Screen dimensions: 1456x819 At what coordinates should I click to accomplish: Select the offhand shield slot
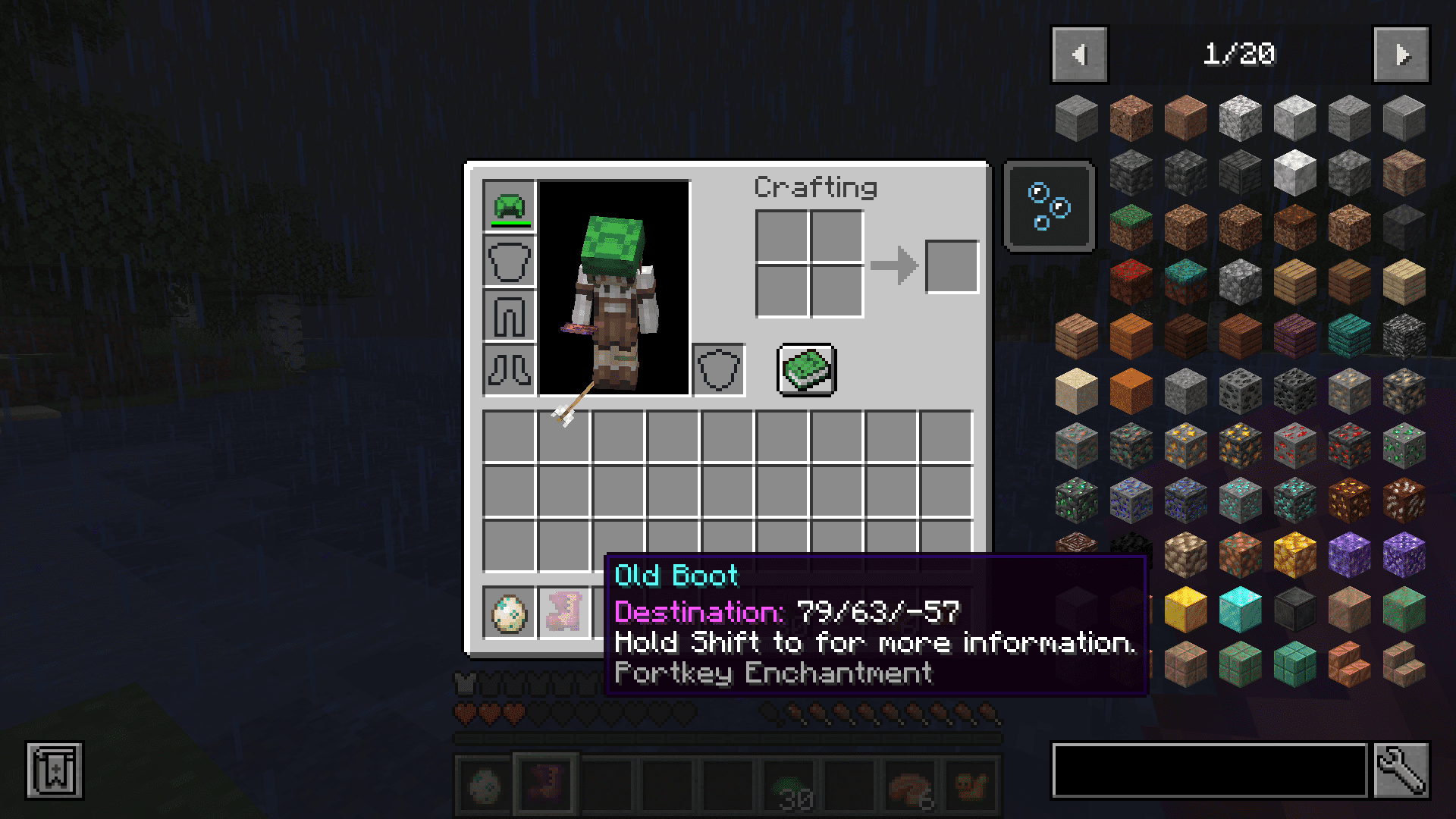pyautogui.click(x=718, y=370)
